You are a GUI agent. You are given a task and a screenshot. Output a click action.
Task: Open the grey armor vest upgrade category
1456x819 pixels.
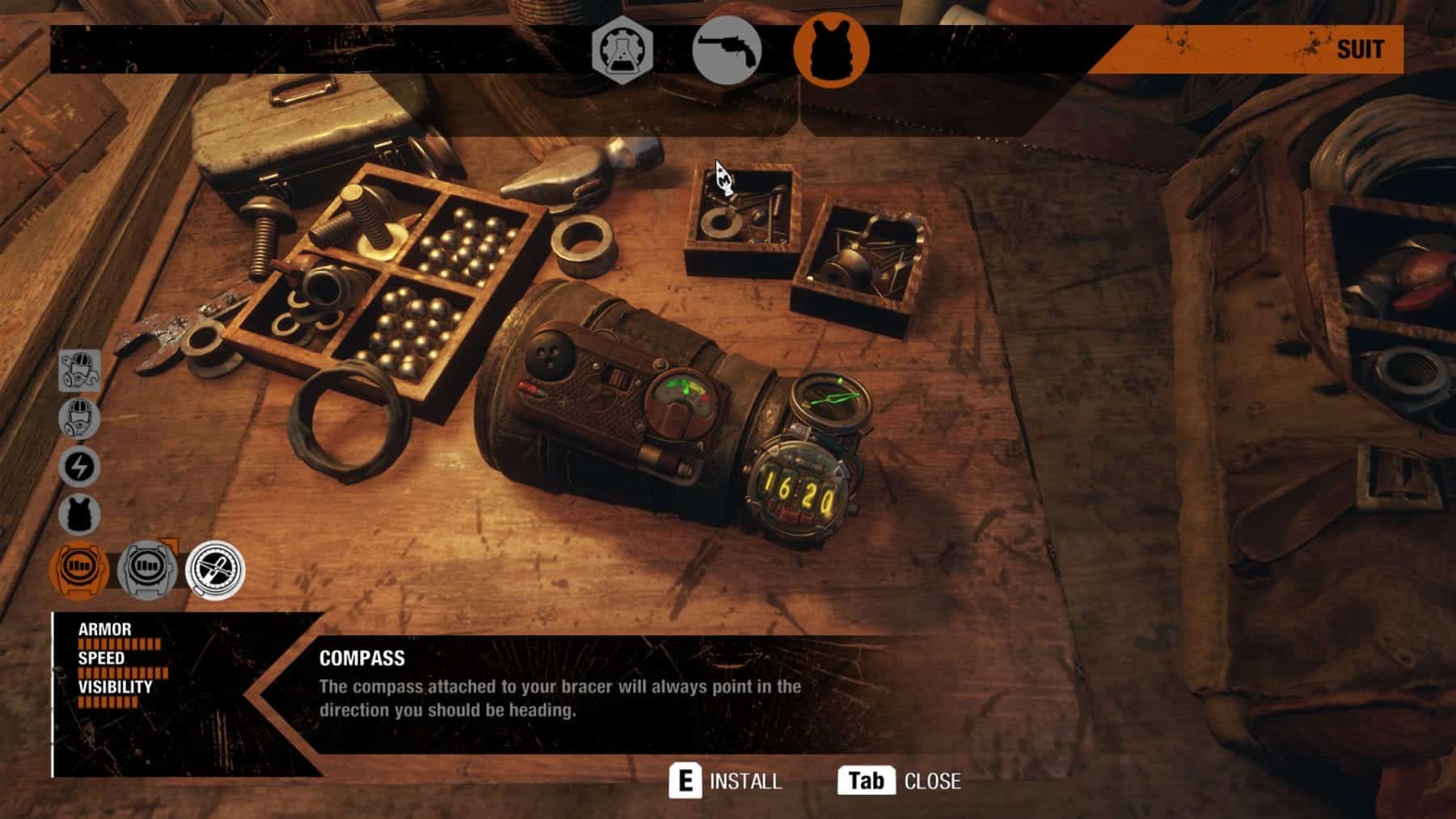pos(79,515)
